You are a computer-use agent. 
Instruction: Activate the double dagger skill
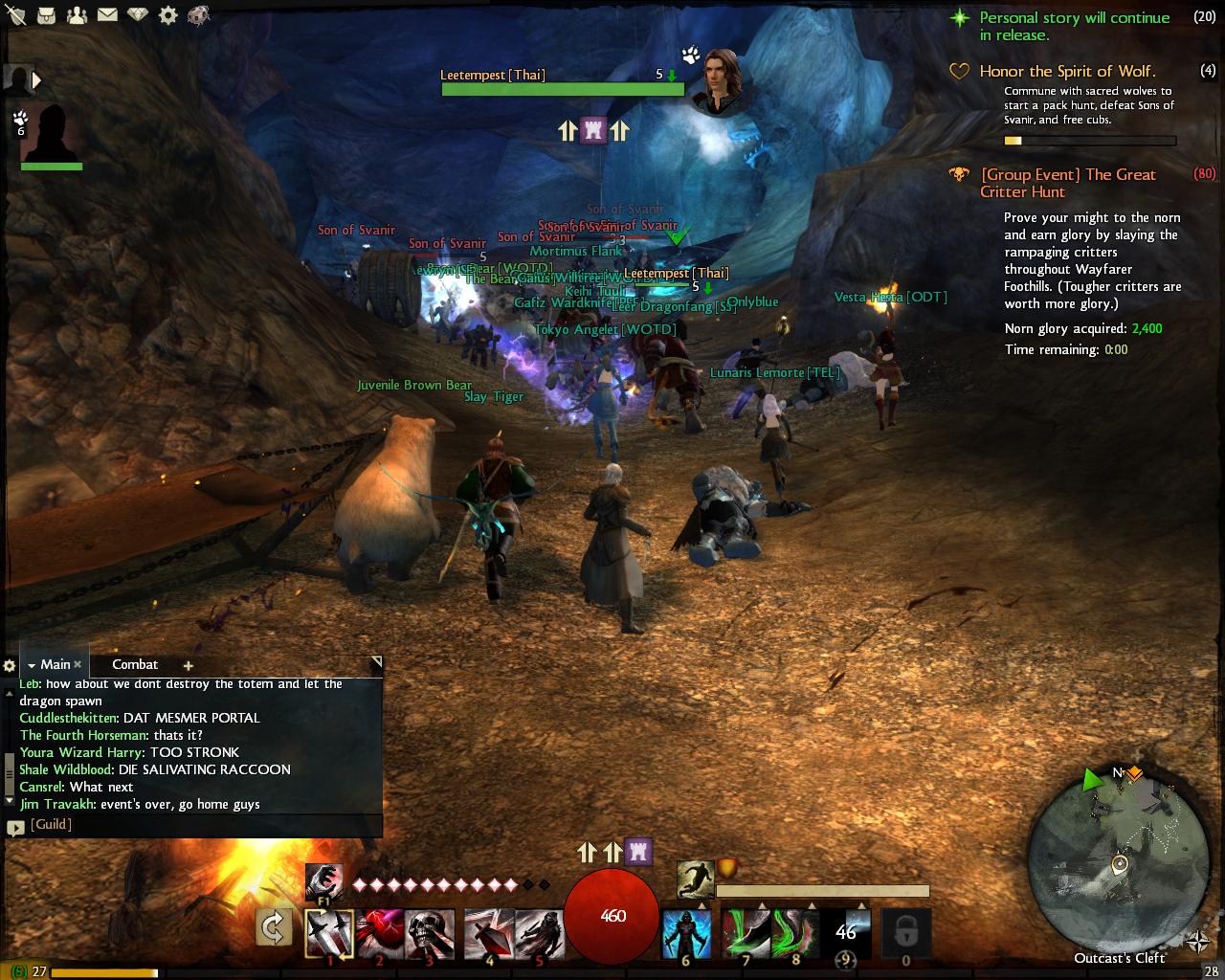pos(328,933)
